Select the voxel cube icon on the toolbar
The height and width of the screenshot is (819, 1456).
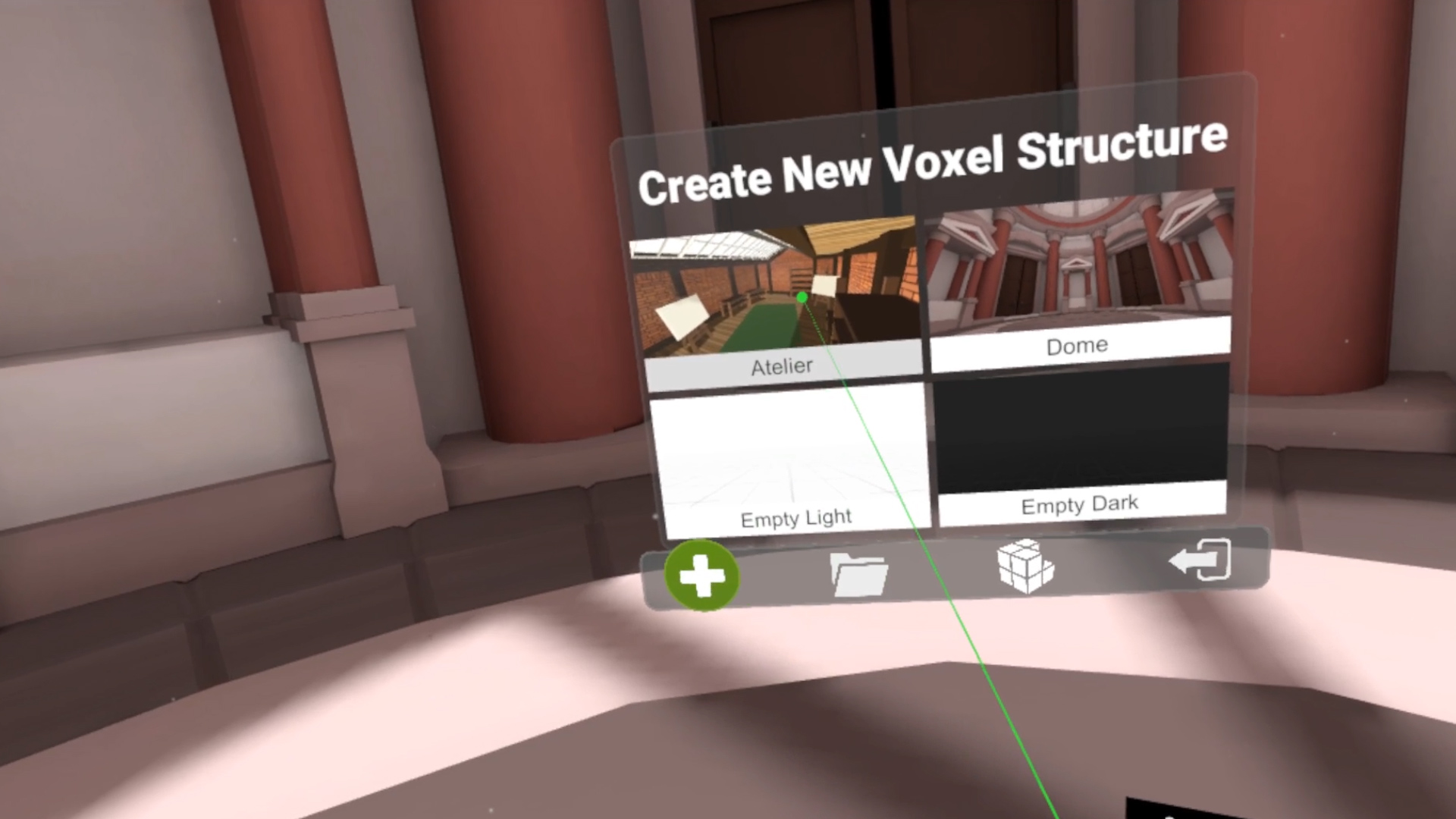point(1025,567)
